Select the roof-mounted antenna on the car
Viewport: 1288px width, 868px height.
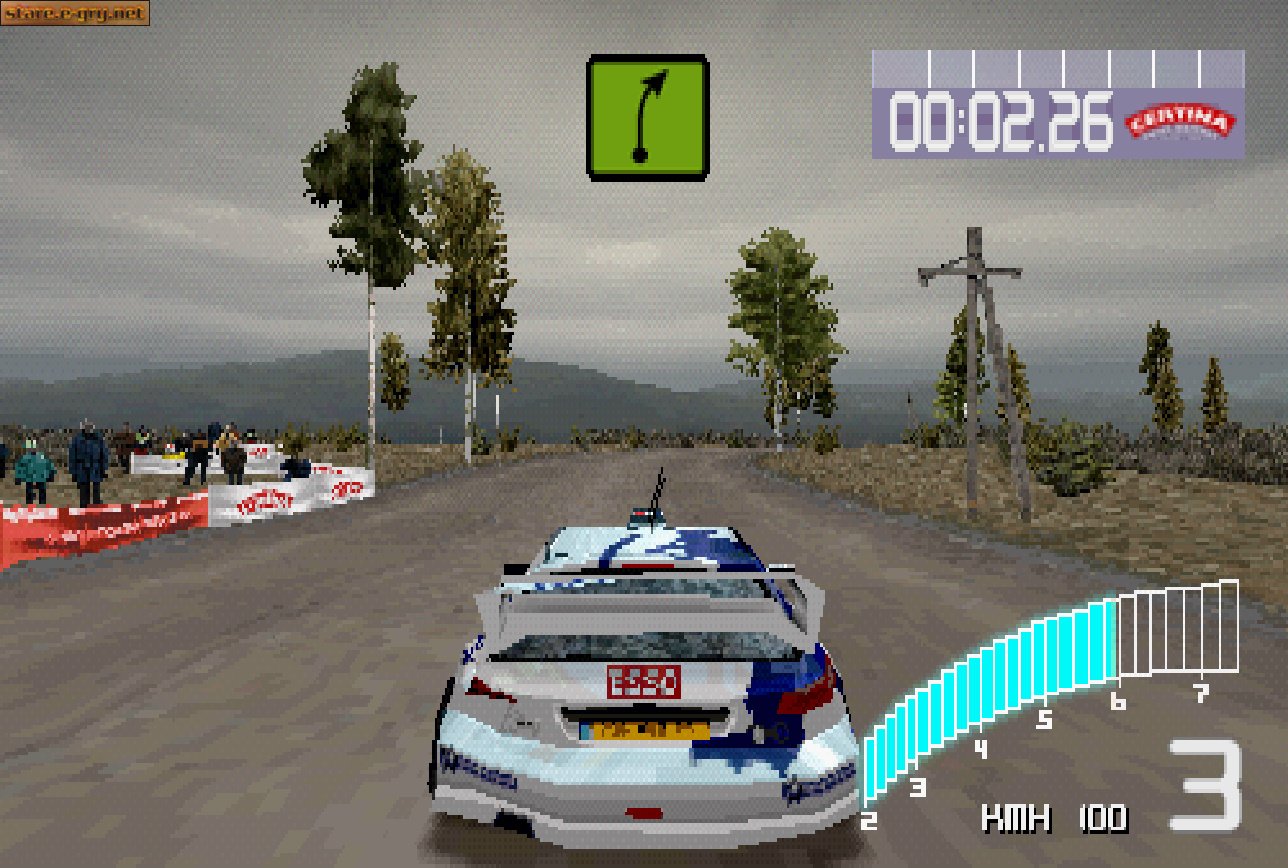click(655, 493)
